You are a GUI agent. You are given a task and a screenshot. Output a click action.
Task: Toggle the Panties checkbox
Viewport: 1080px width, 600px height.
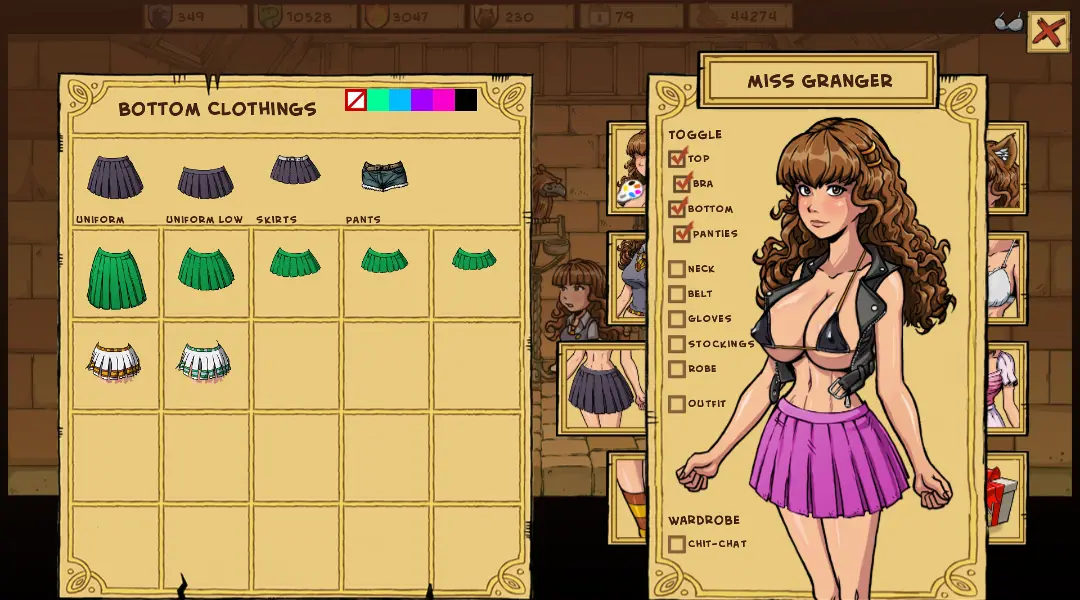(x=683, y=233)
